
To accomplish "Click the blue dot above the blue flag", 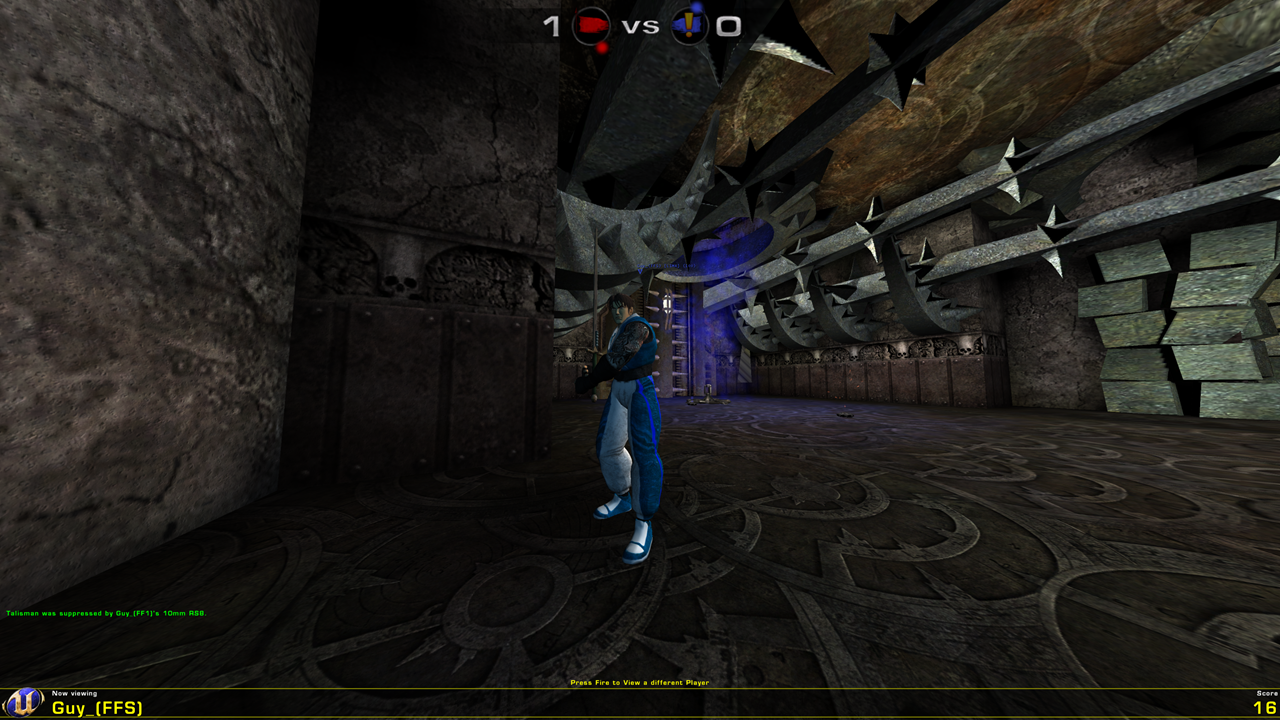I will (x=696, y=5).
